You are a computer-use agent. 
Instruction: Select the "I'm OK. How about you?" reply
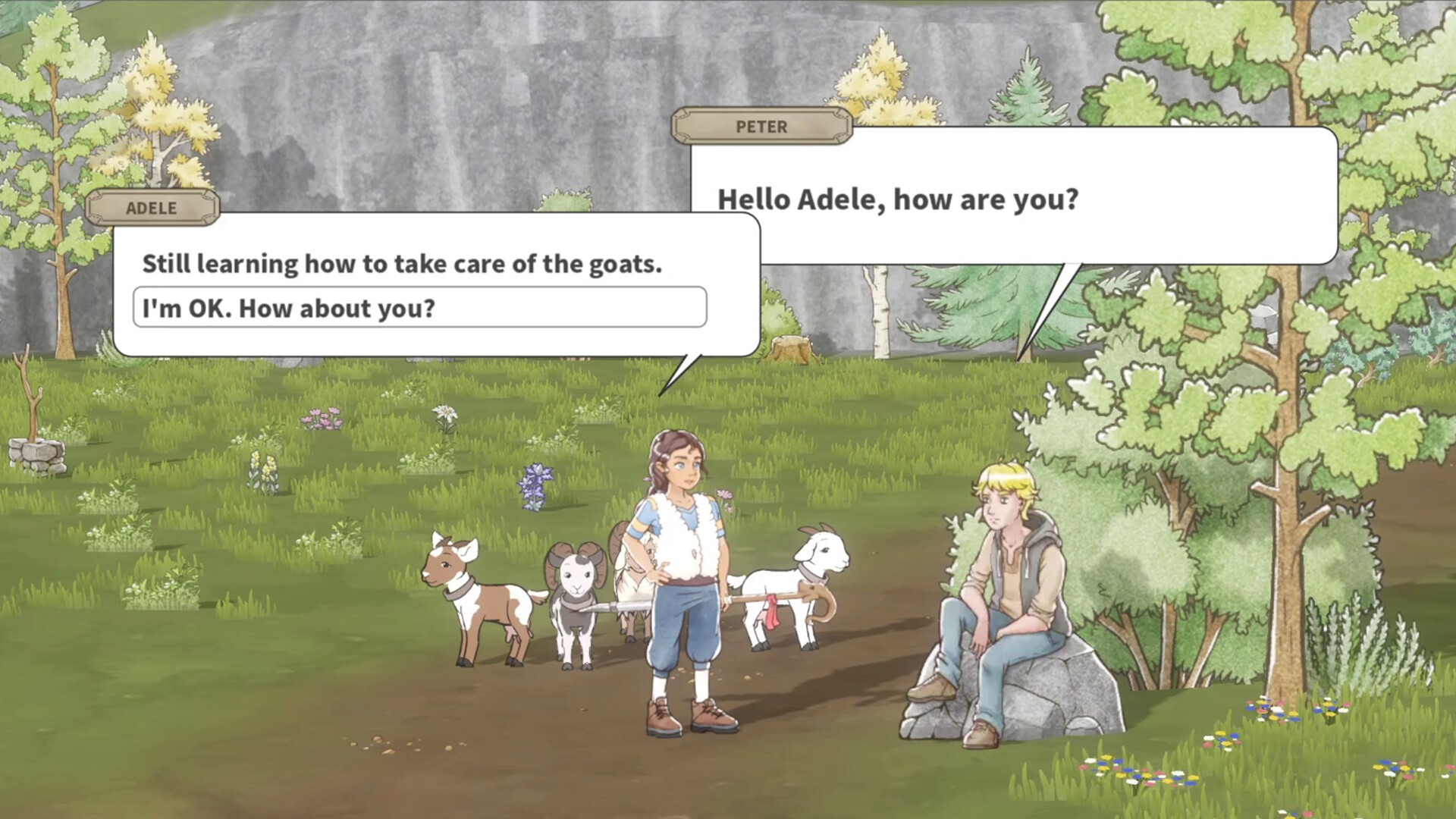click(419, 308)
